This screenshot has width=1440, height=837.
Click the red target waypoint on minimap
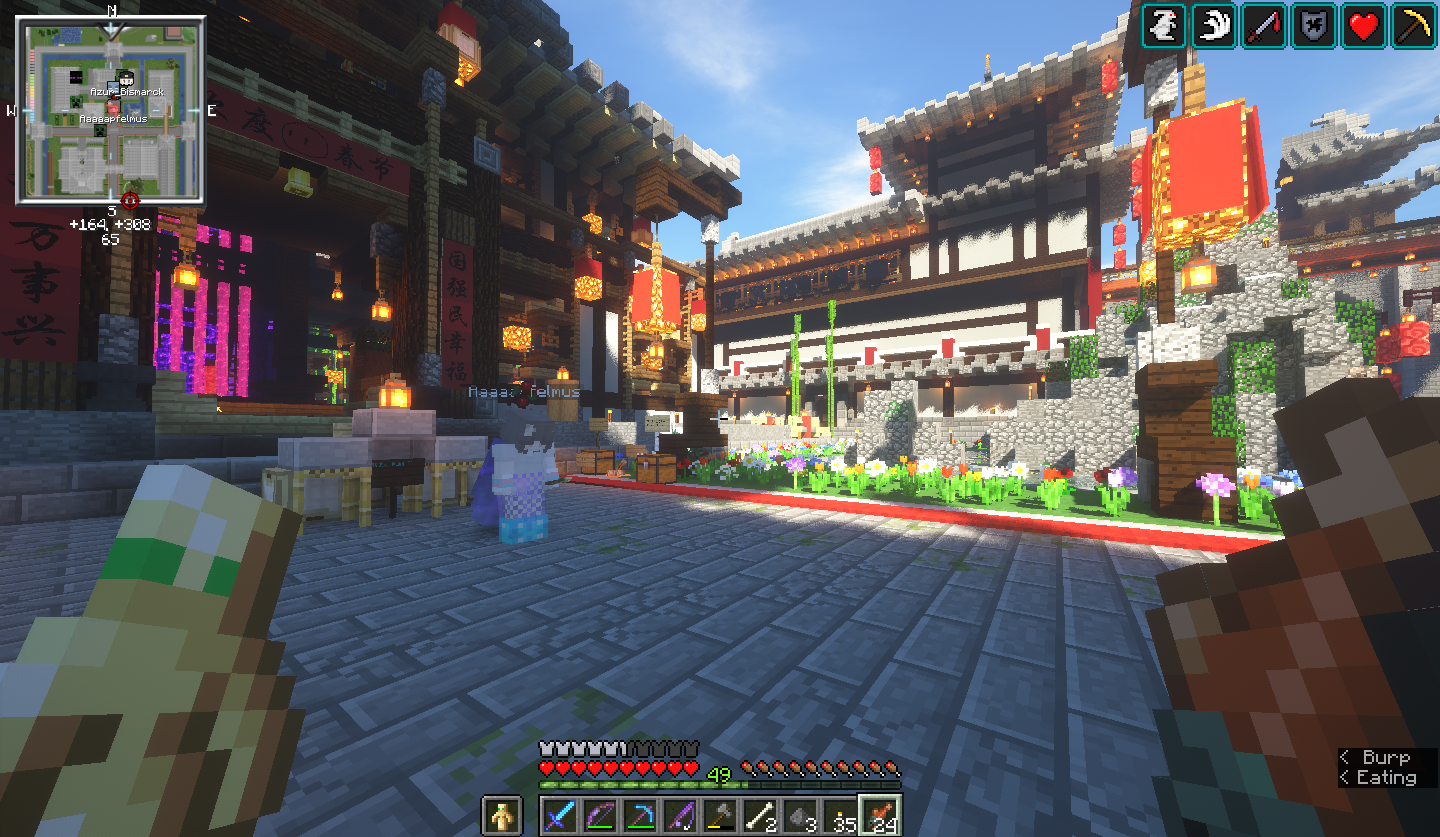pos(130,200)
